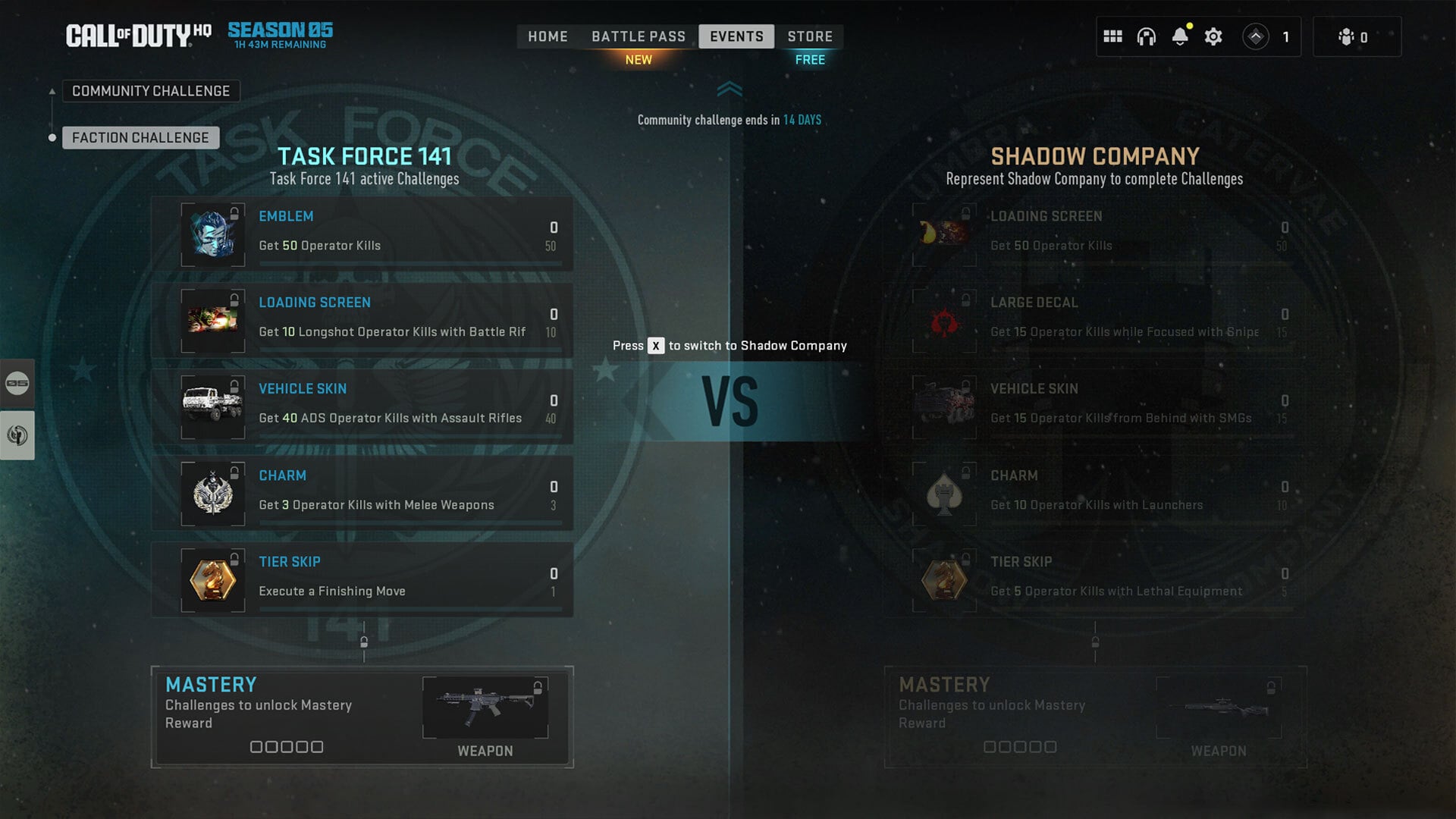Select the Season 05 icon in left sidebar

17,383
